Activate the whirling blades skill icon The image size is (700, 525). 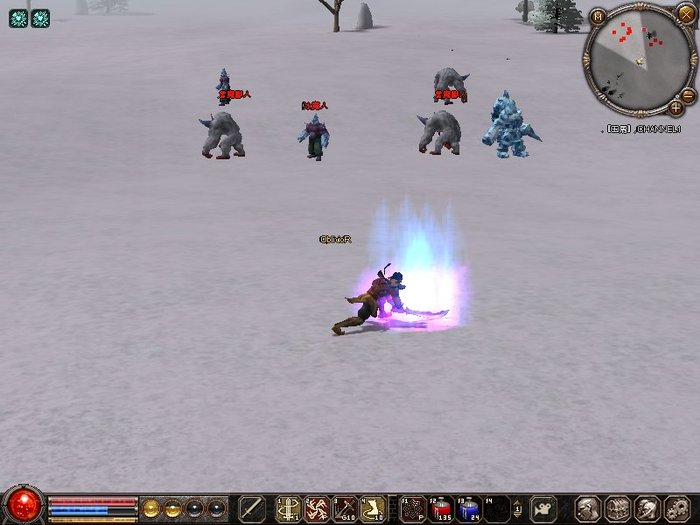pyautogui.click(x=317, y=508)
